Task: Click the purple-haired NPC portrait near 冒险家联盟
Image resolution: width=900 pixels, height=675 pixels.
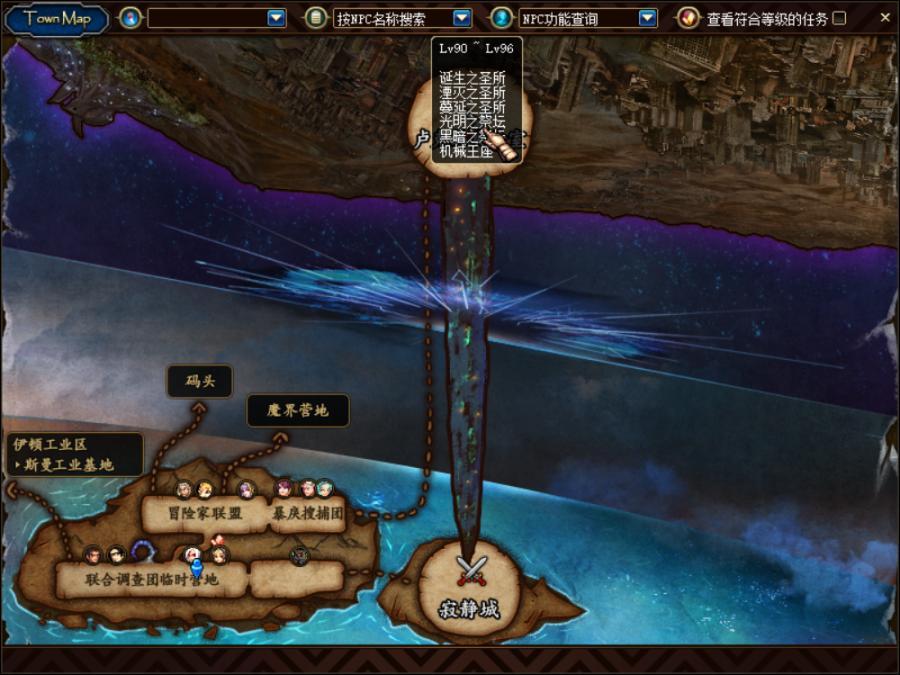Action: pos(246,490)
